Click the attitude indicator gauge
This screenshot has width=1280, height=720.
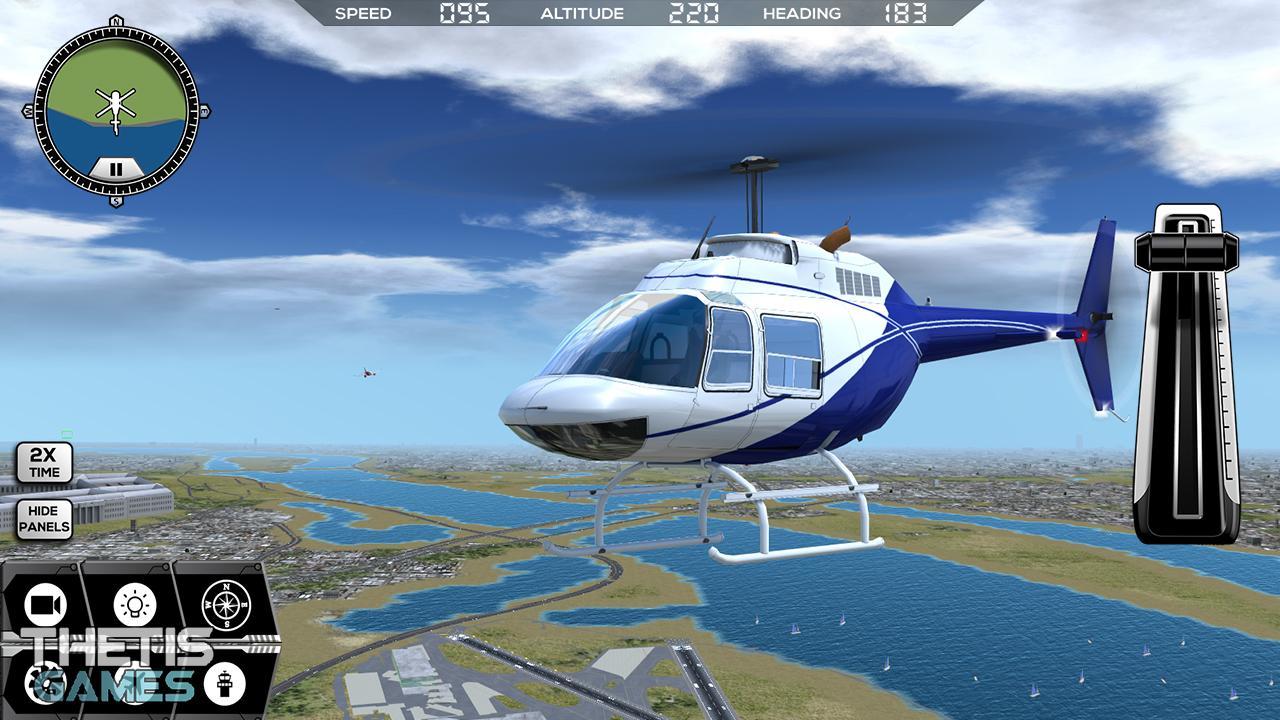pyautogui.click(x=115, y=110)
